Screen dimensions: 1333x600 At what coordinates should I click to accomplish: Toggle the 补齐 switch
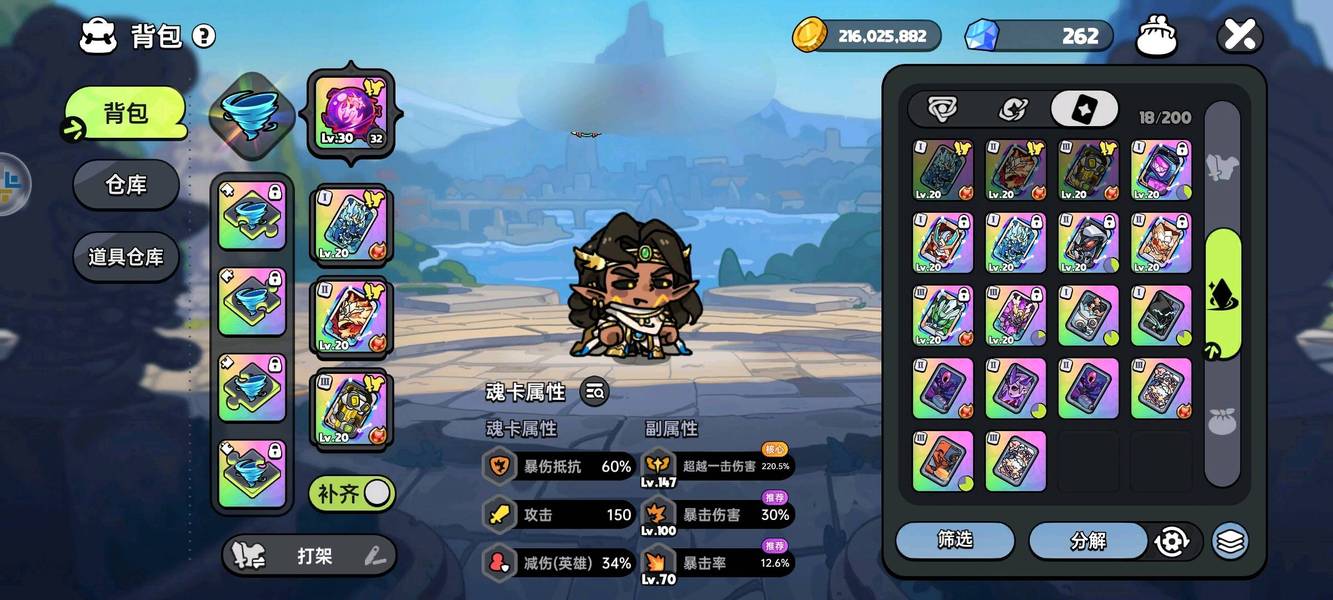(352, 493)
